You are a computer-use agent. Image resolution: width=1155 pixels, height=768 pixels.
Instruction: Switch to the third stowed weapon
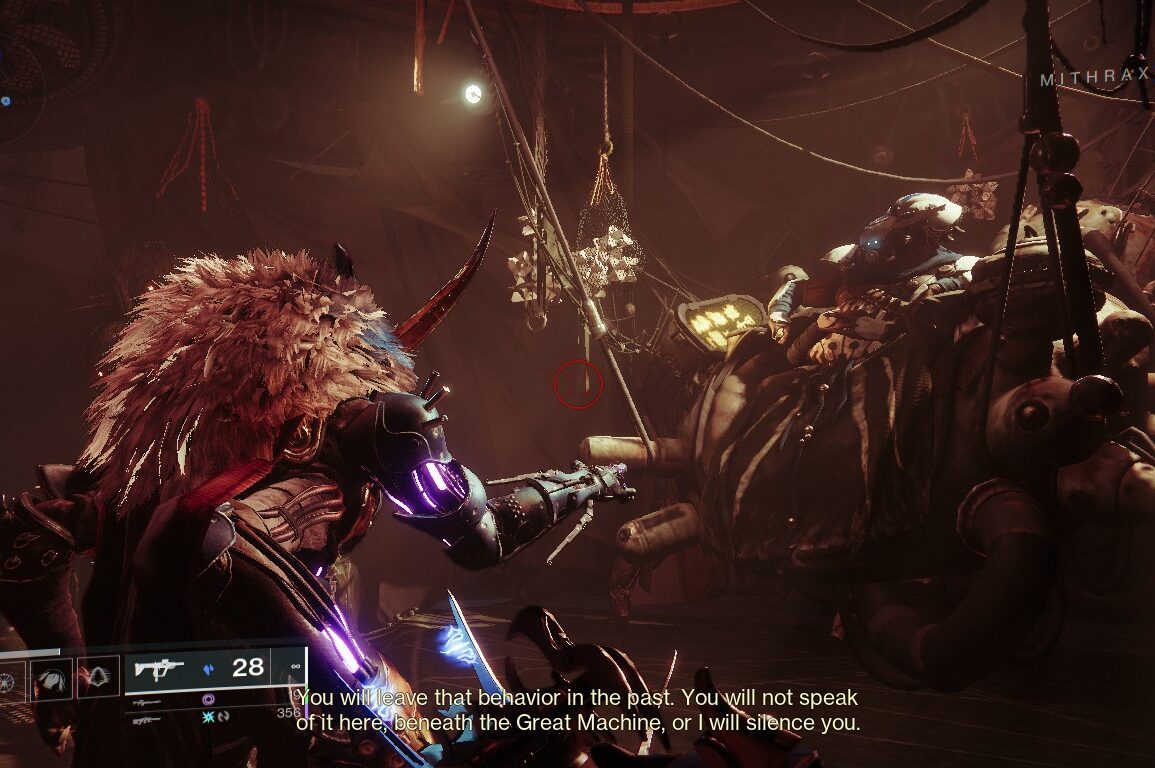point(146,719)
